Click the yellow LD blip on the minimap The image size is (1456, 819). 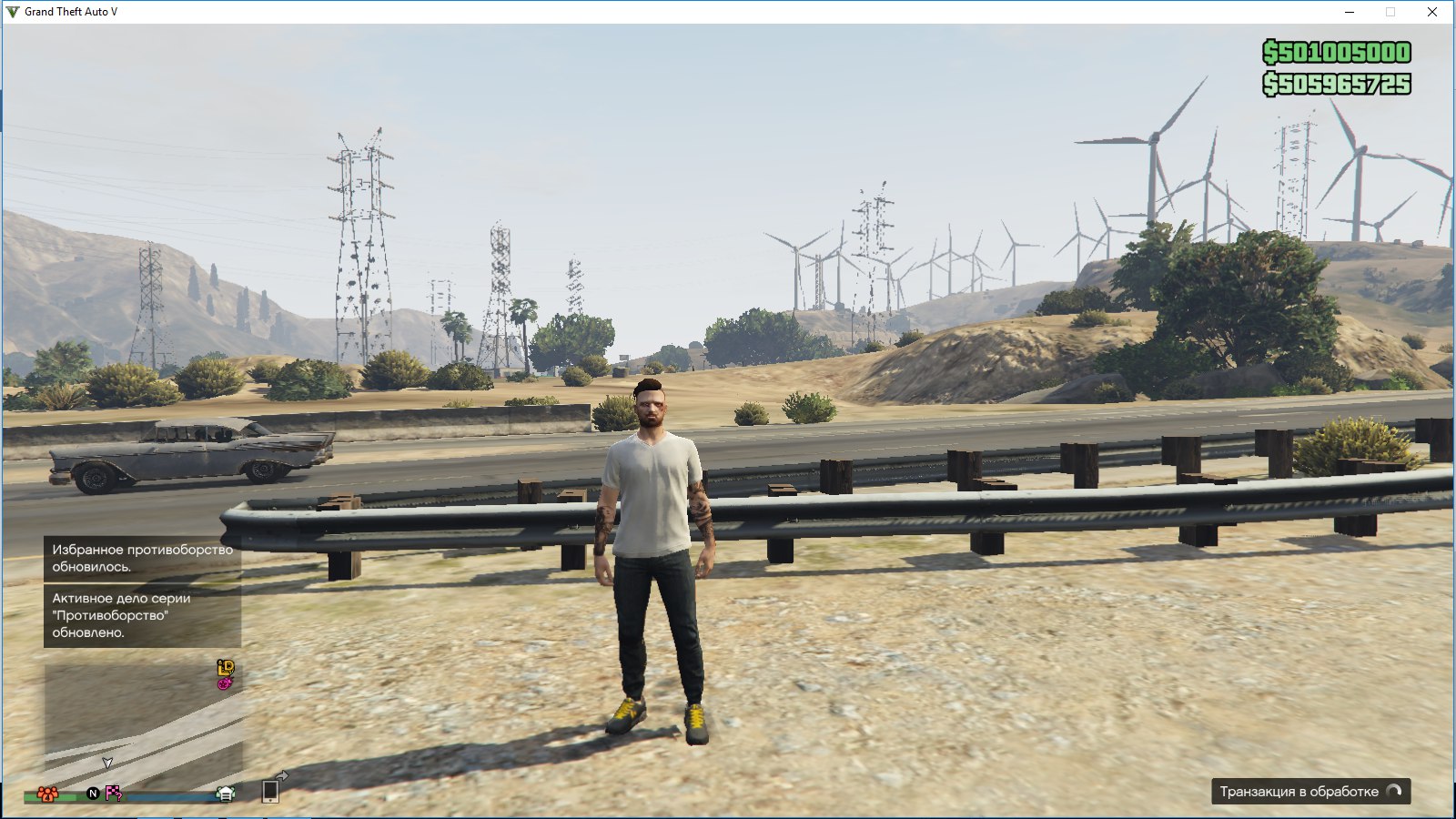(226, 667)
